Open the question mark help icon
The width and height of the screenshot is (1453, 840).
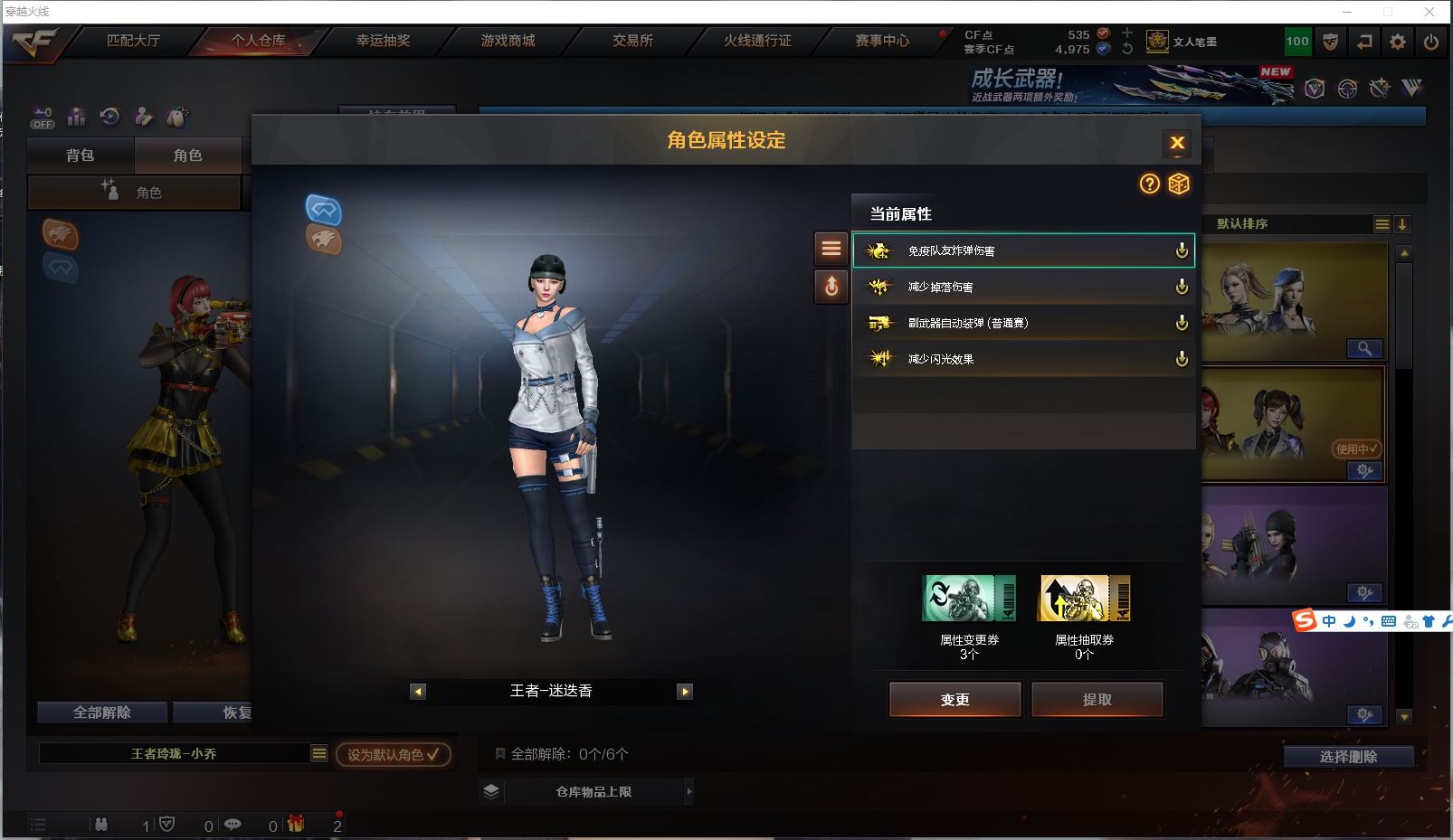[x=1149, y=184]
